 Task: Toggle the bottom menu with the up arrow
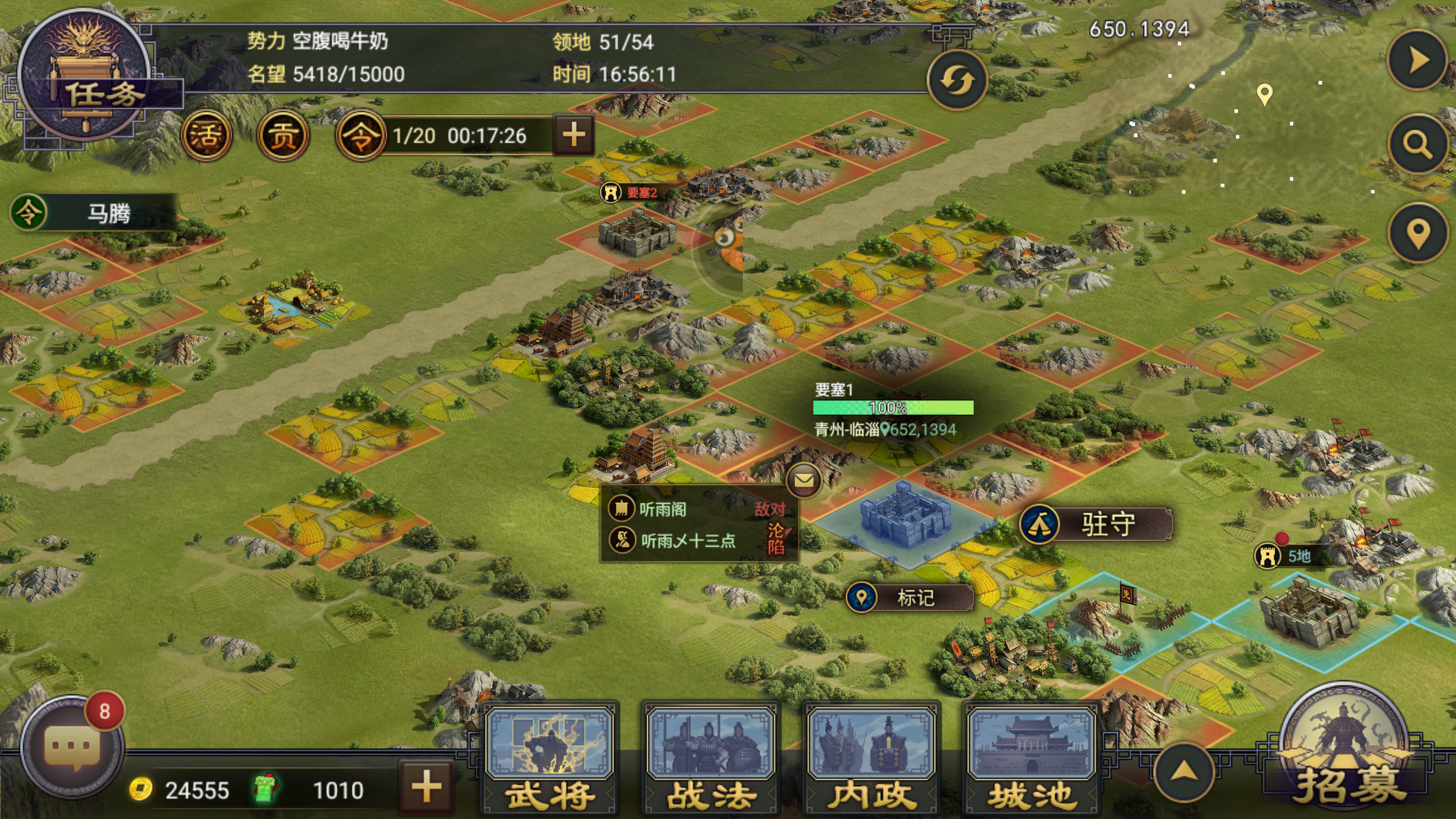[x=1183, y=772]
